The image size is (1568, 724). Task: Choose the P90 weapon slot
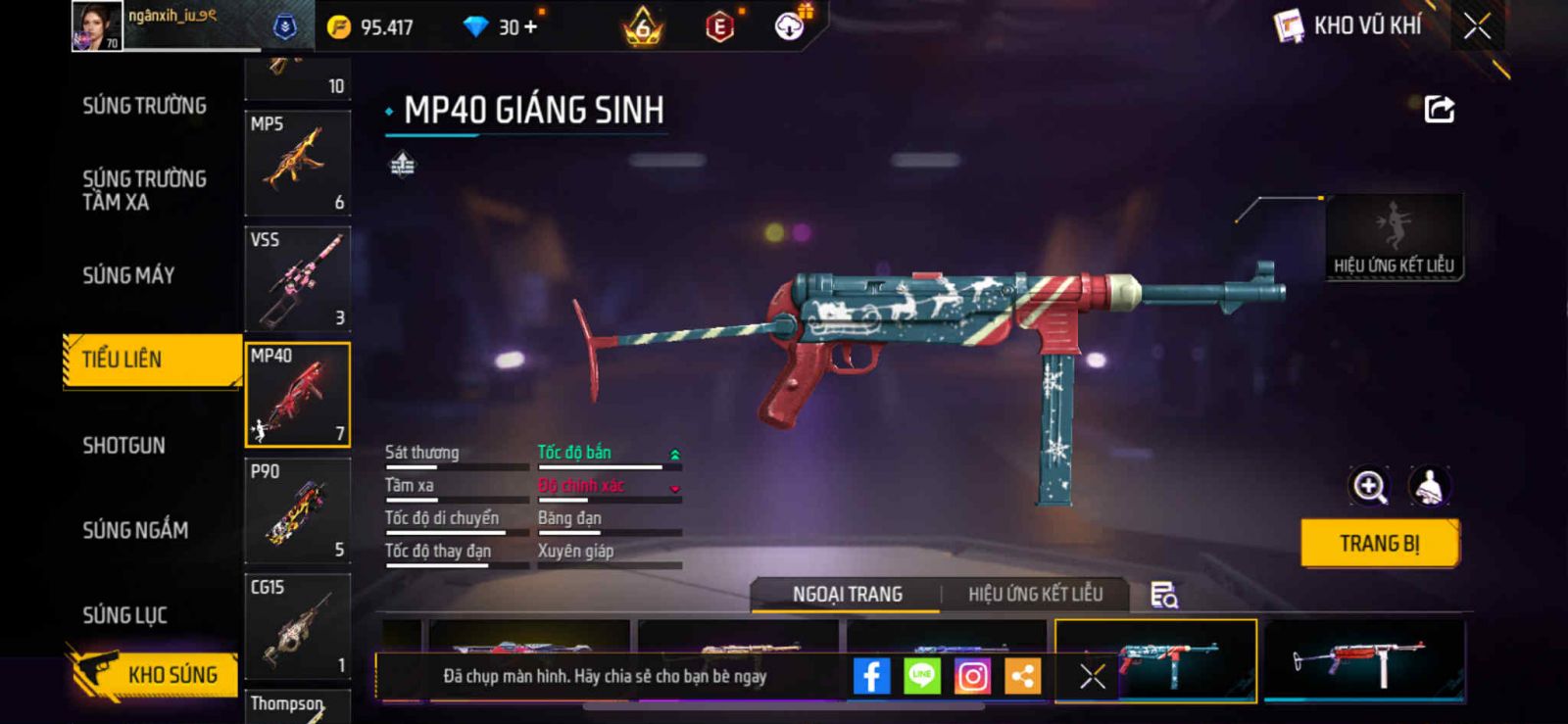click(298, 510)
